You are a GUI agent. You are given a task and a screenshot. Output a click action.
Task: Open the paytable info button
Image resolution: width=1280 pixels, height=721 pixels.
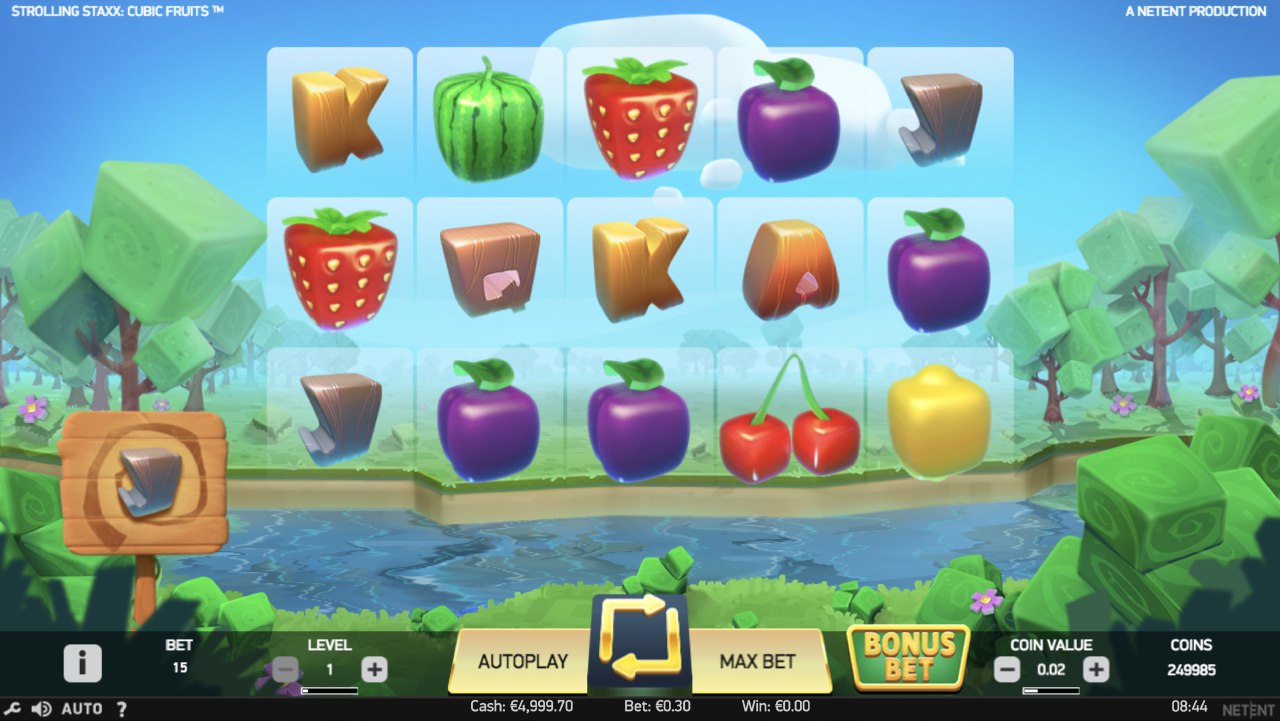coord(83,663)
